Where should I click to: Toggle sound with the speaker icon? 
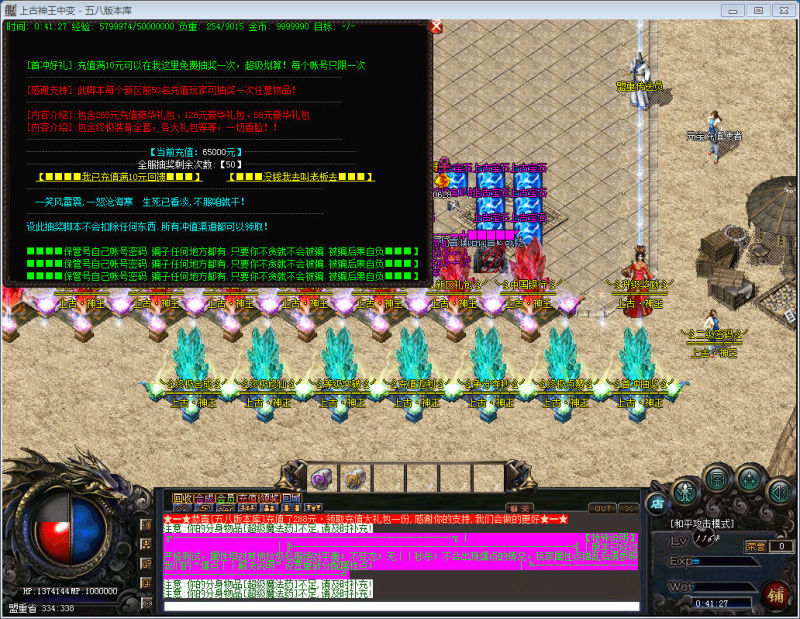coord(780,490)
